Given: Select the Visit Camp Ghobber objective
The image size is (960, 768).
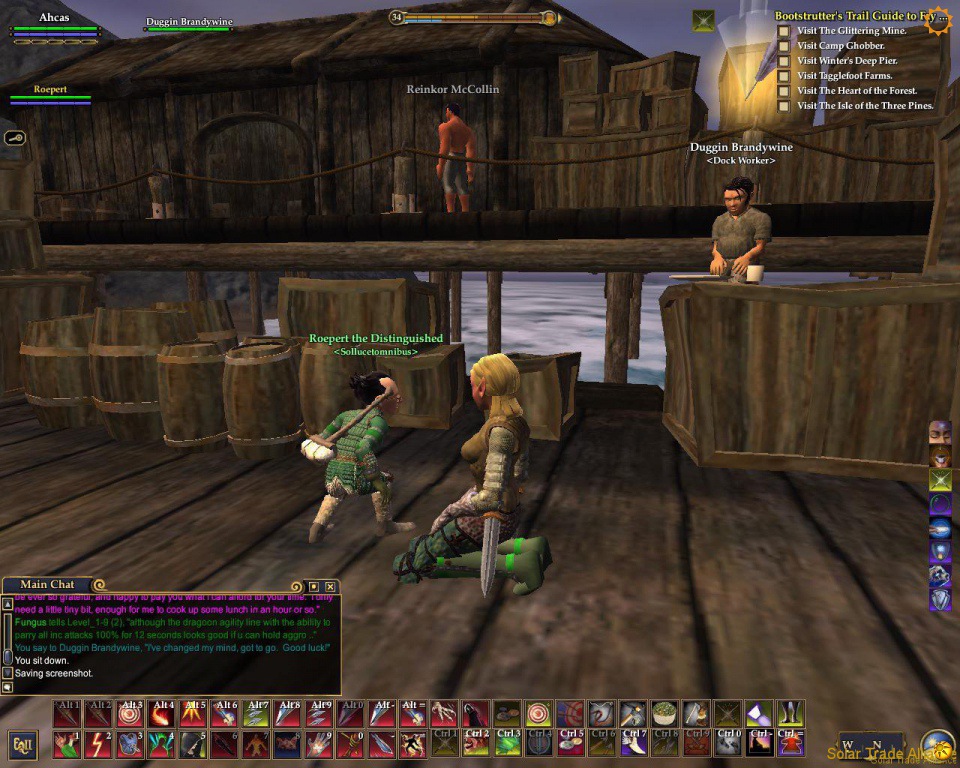Looking at the screenshot, I should [840, 46].
